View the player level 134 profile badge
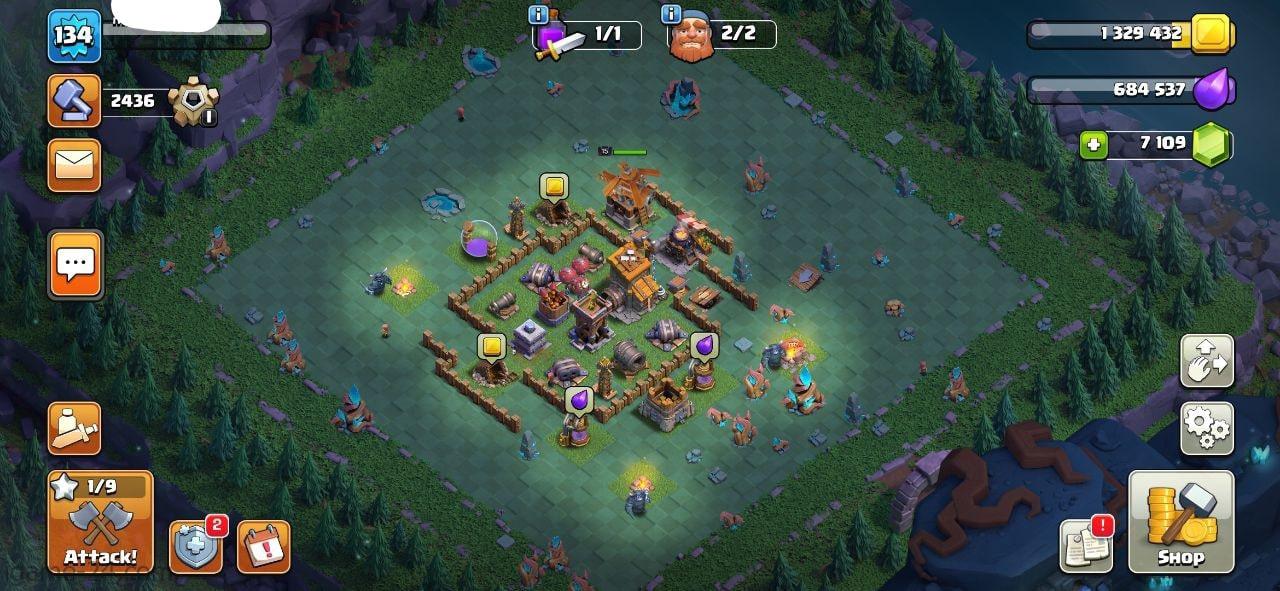The height and width of the screenshot is (591, 1280). click(x=74, y=36)
